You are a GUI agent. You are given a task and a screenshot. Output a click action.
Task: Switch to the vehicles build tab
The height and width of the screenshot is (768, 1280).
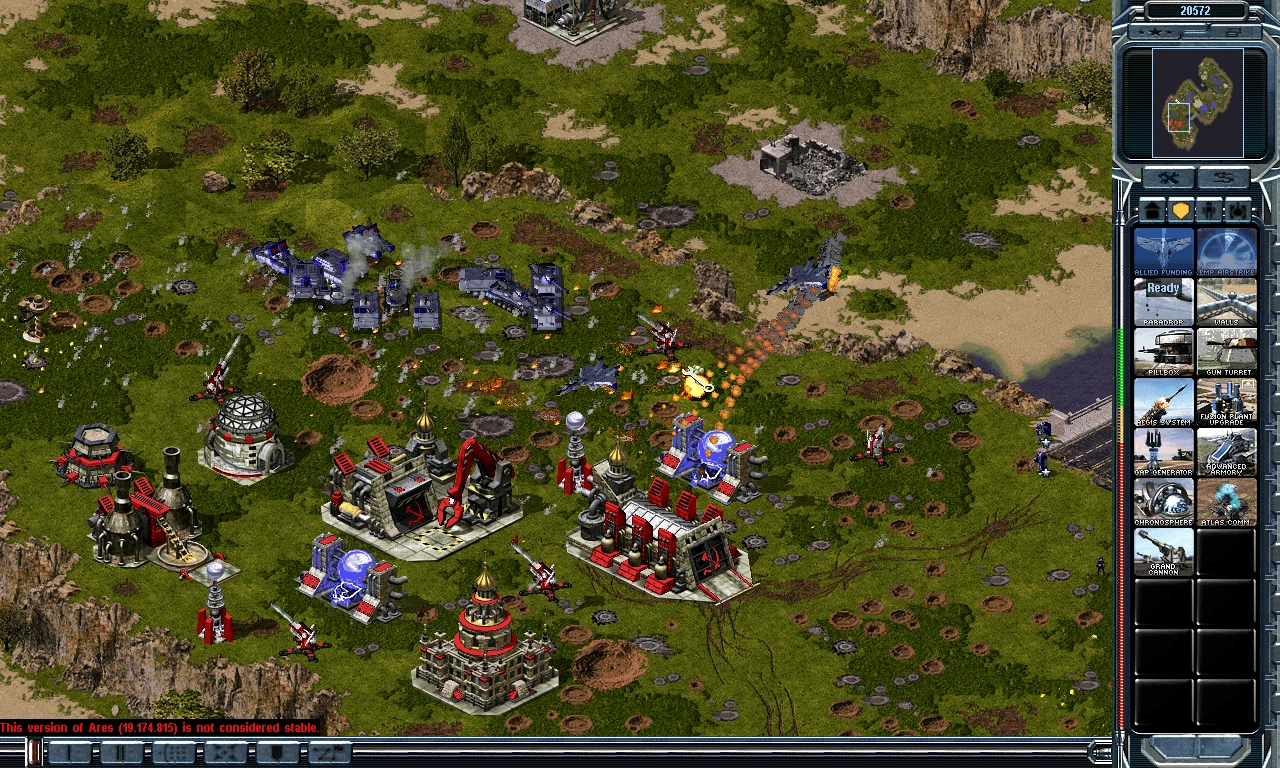(1238, 211)
